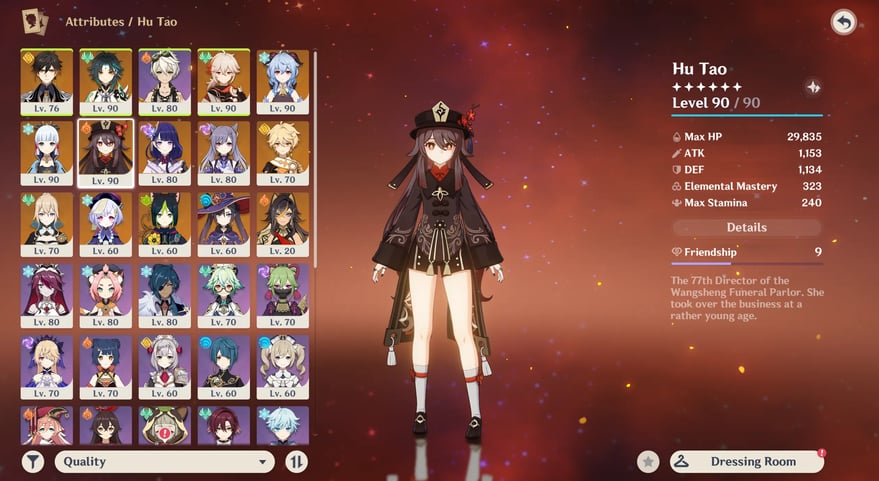Pick the Tighnari character portrait

click(x=164, y=224)
